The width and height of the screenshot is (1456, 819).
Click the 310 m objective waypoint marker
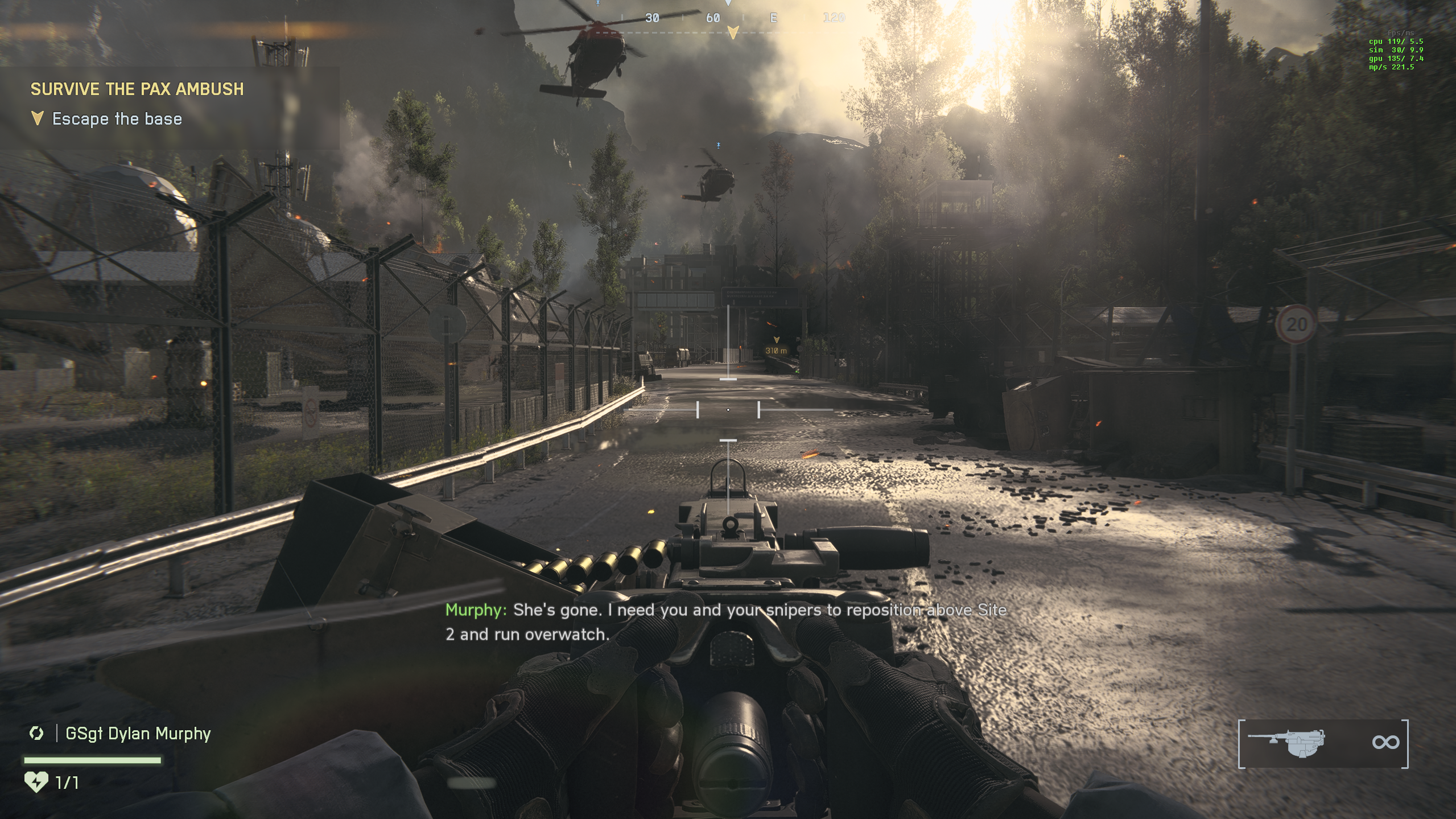coord(776,347)
